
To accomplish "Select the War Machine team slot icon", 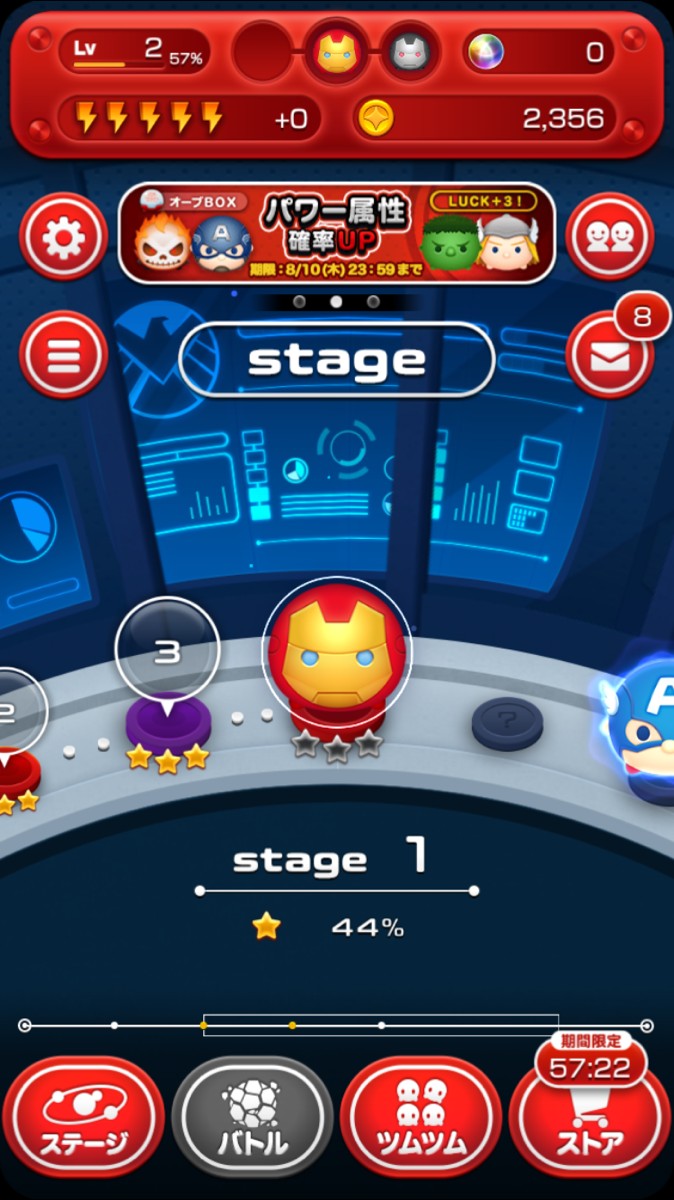I will pyautogui.click(x=409, y=51).
